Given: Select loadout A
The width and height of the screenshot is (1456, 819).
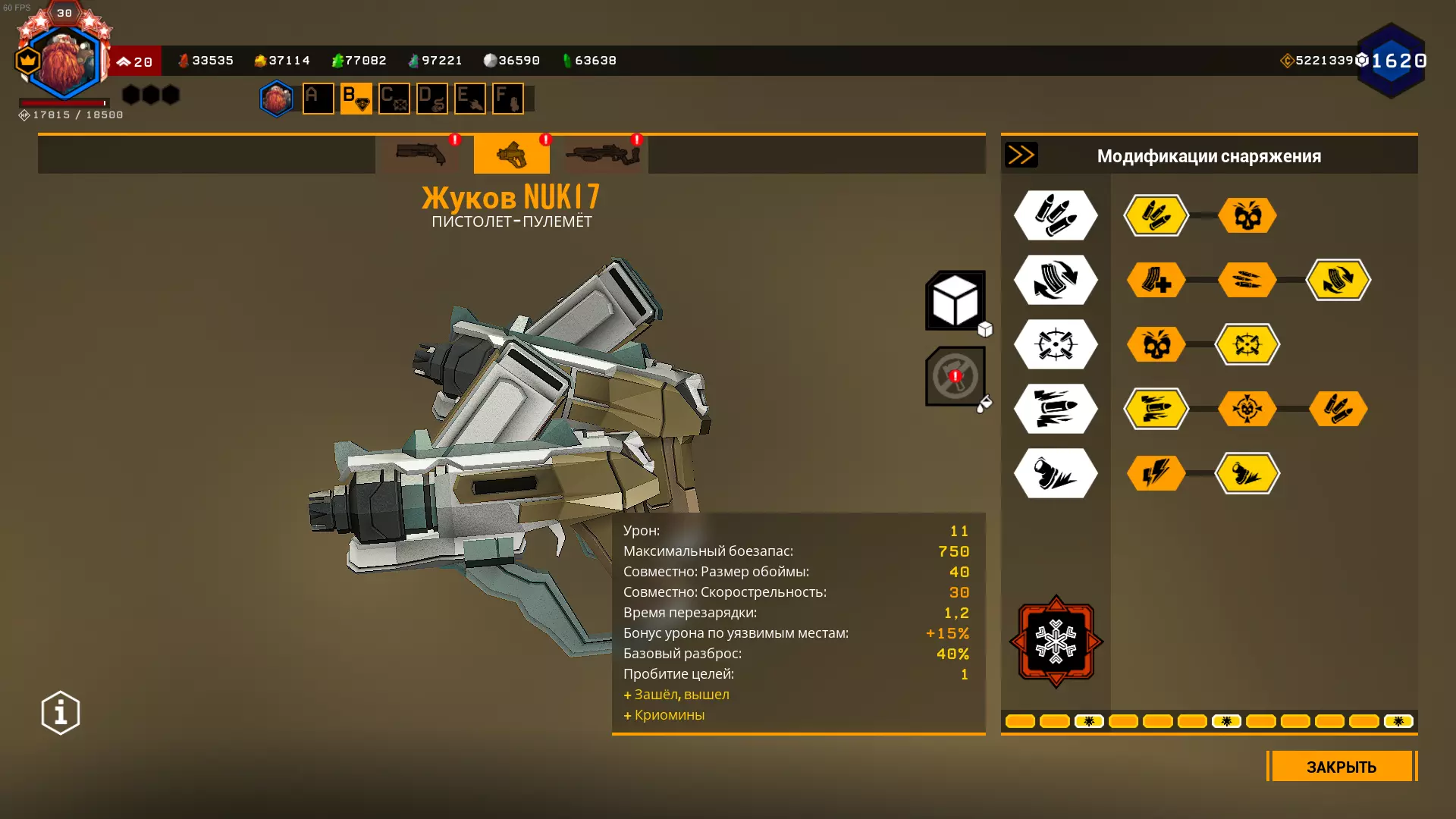Looking at the screenshot, I should (x=318, y=99).
